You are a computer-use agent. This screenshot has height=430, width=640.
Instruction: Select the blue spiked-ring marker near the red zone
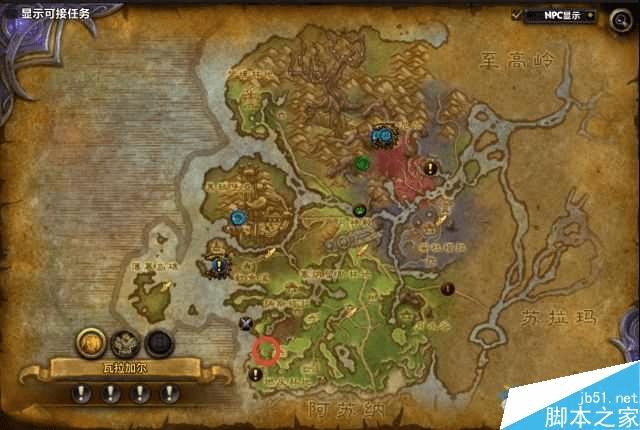point(380,133)
